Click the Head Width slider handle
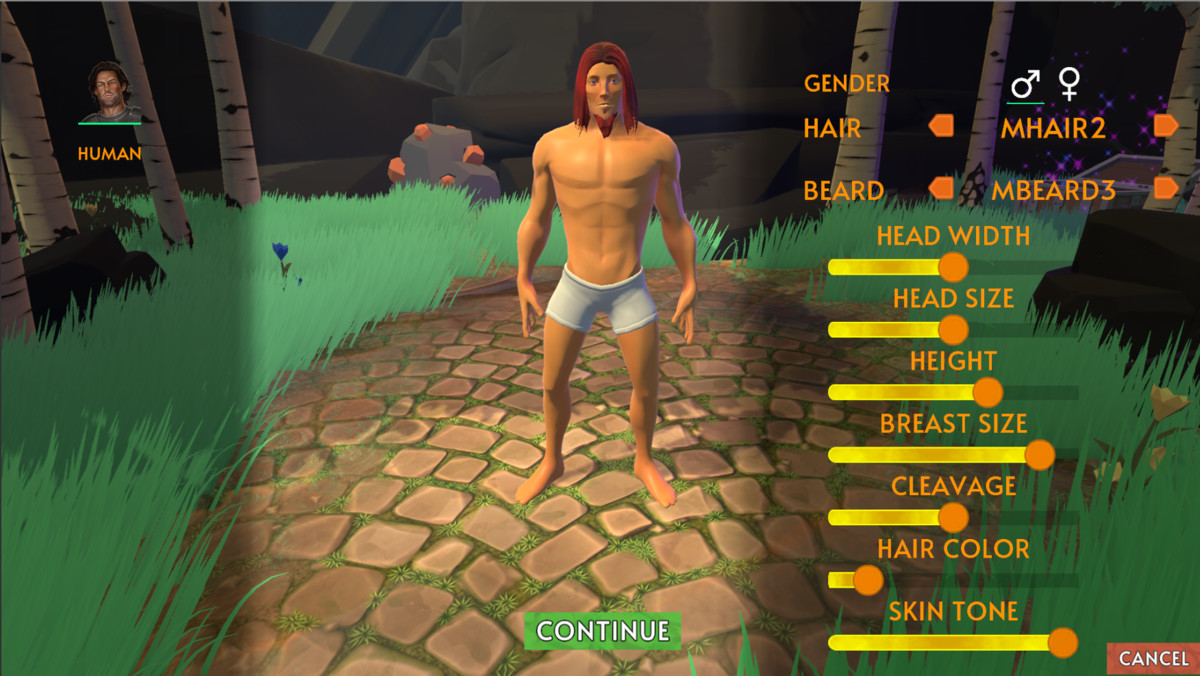1200x676 pixels. pyautogui.click(x=954, y=267)
